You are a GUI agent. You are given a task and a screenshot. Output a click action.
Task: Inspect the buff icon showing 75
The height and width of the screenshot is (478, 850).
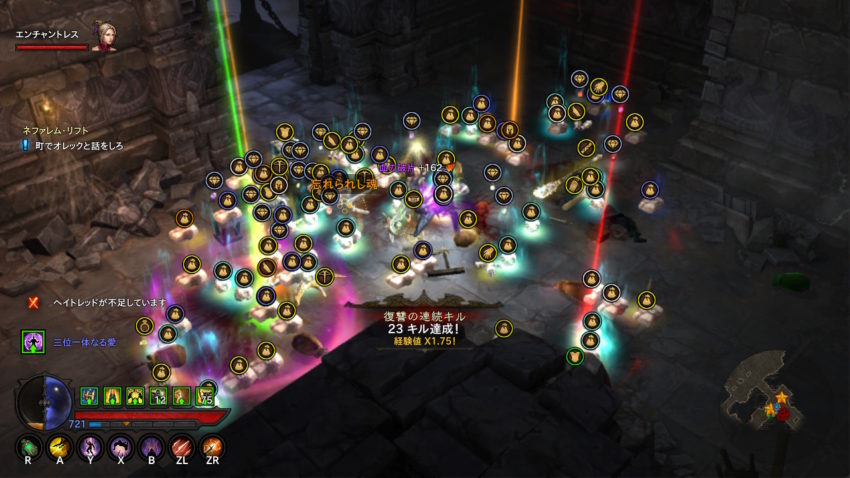(x=206, y=396)
